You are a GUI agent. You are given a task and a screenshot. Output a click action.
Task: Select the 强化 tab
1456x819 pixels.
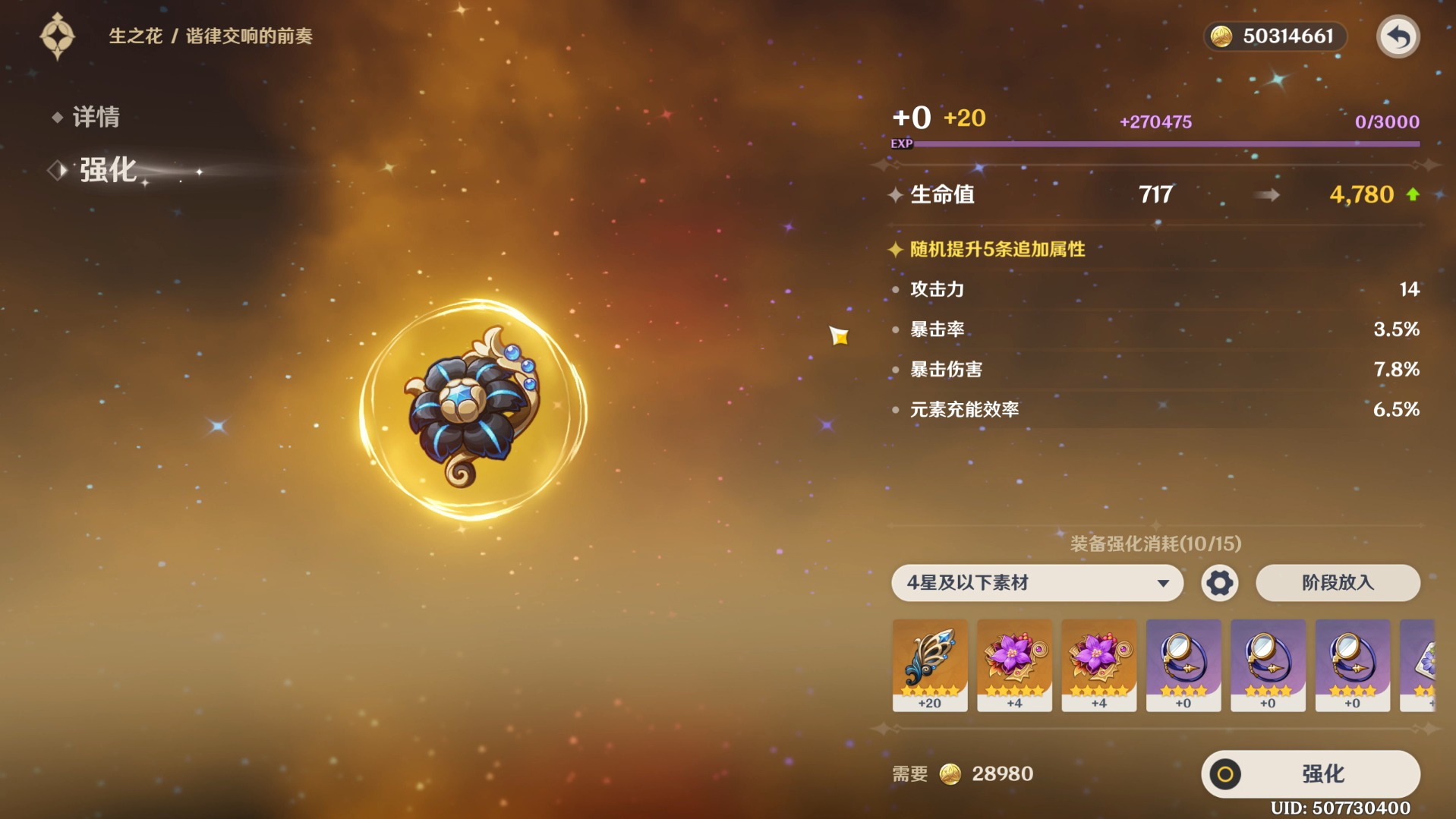[106, 169]
